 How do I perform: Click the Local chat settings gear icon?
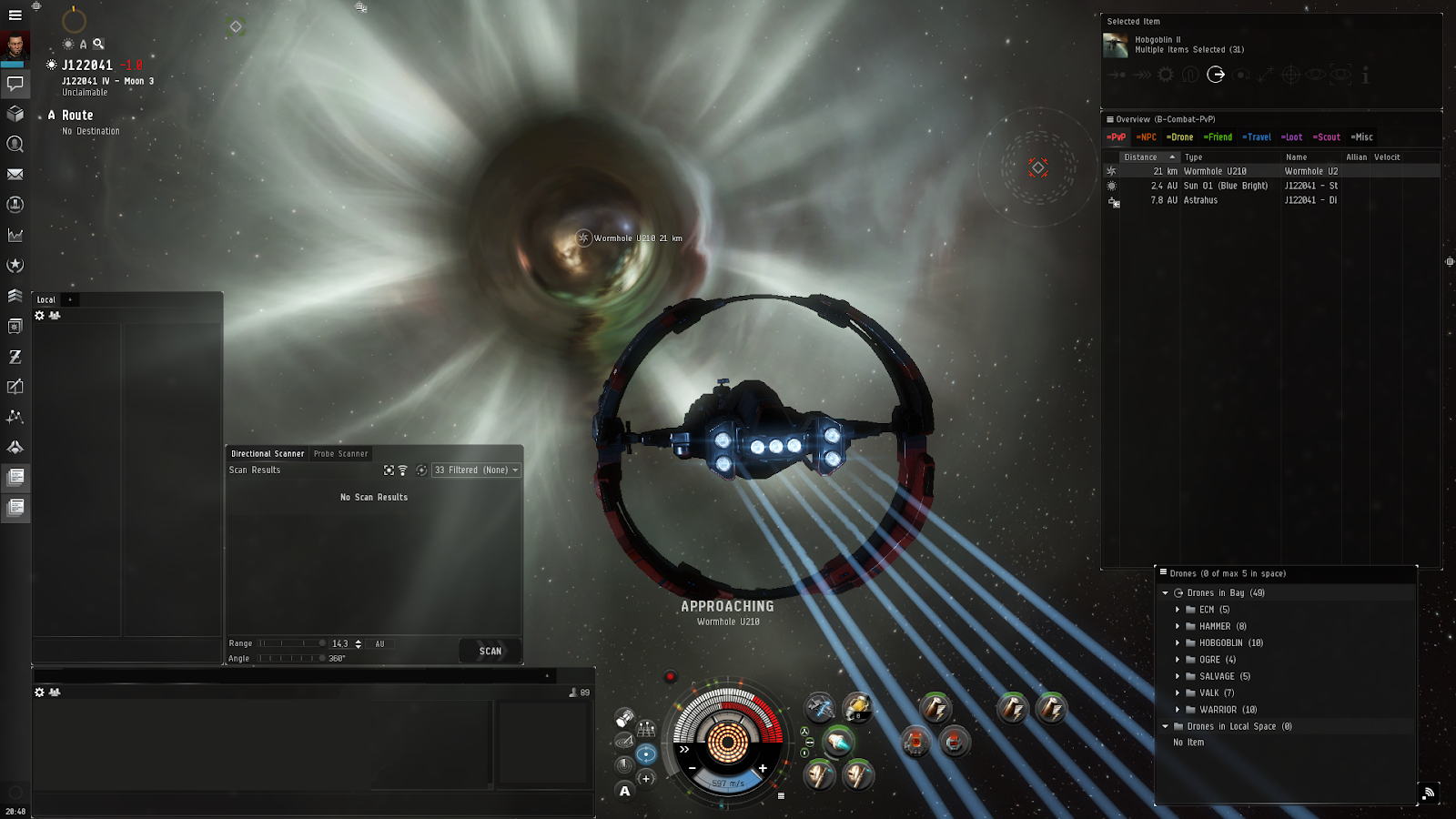pos(38,314)
